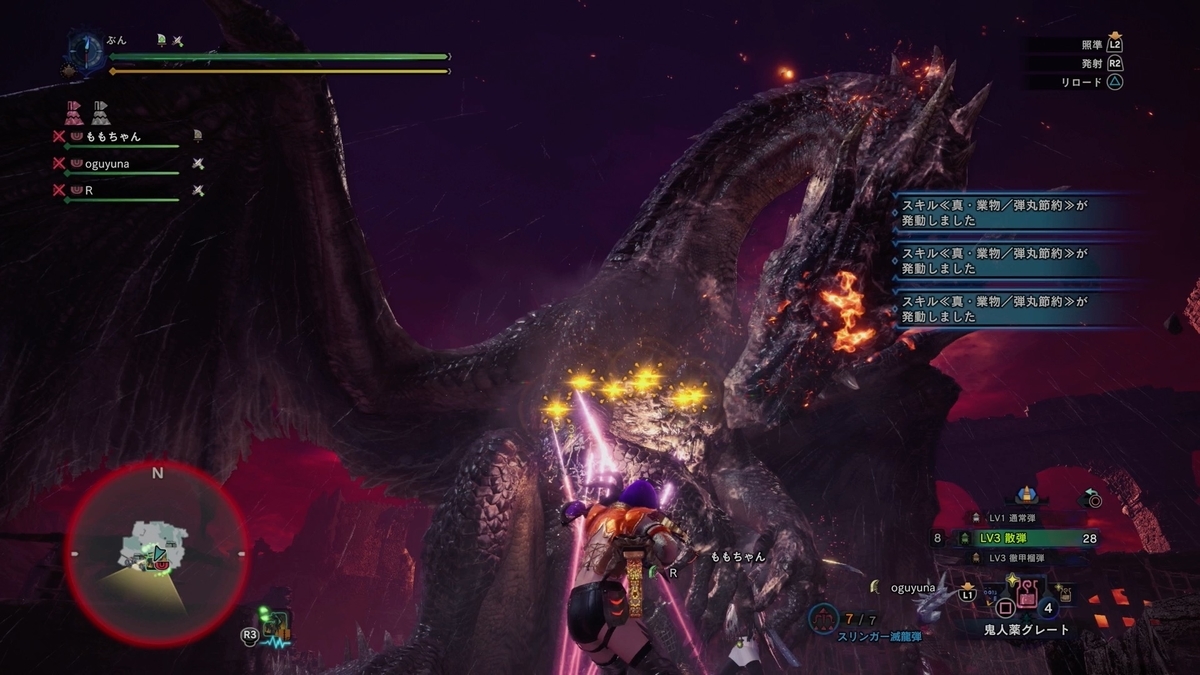Select the item to the right of 鬼人薬グレート
1200x675 pixels.
click(x=1064, y=595)
